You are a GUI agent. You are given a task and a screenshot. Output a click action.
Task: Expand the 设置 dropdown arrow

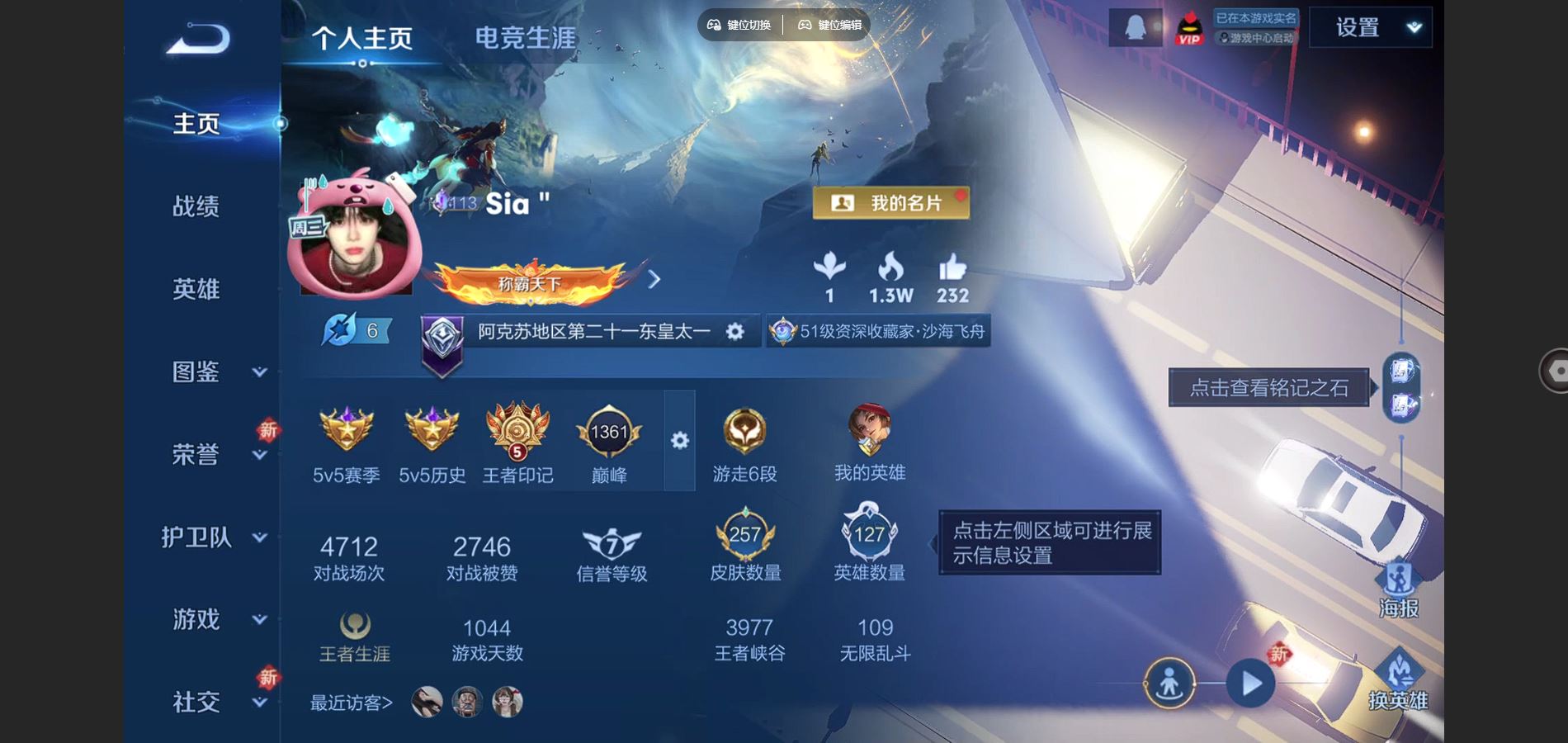[1414, 26]
